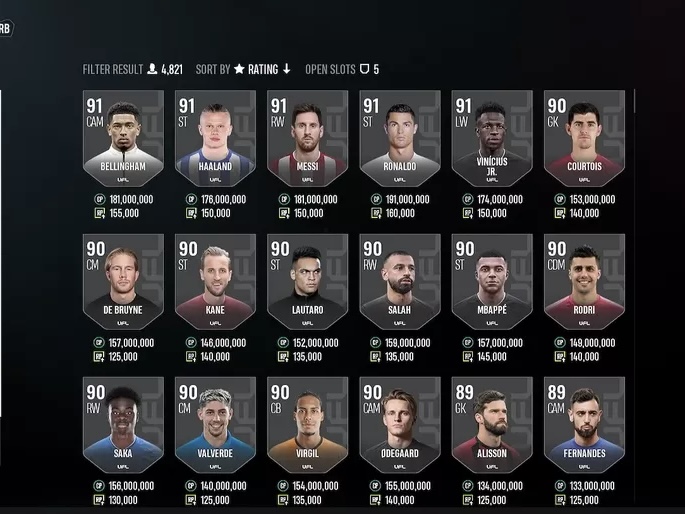Pick the Saka player card
The width and height of the screenshot is (685, 514).
click(x=123, y=425)
